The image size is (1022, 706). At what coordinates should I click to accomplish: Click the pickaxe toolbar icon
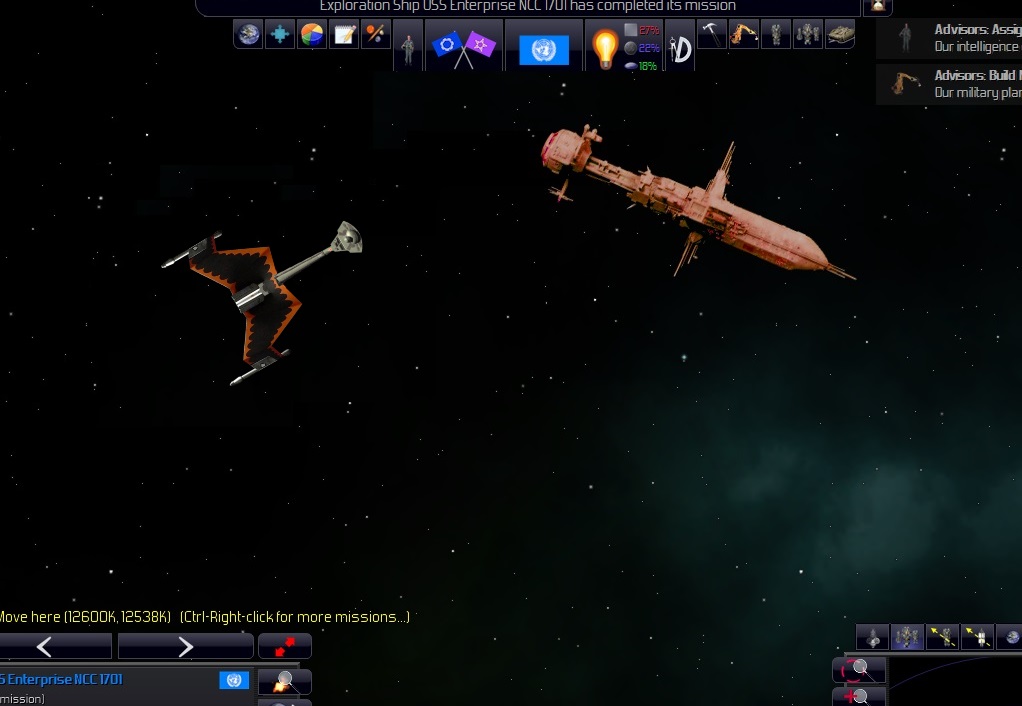pyautogui.click(x=711, y=34)
